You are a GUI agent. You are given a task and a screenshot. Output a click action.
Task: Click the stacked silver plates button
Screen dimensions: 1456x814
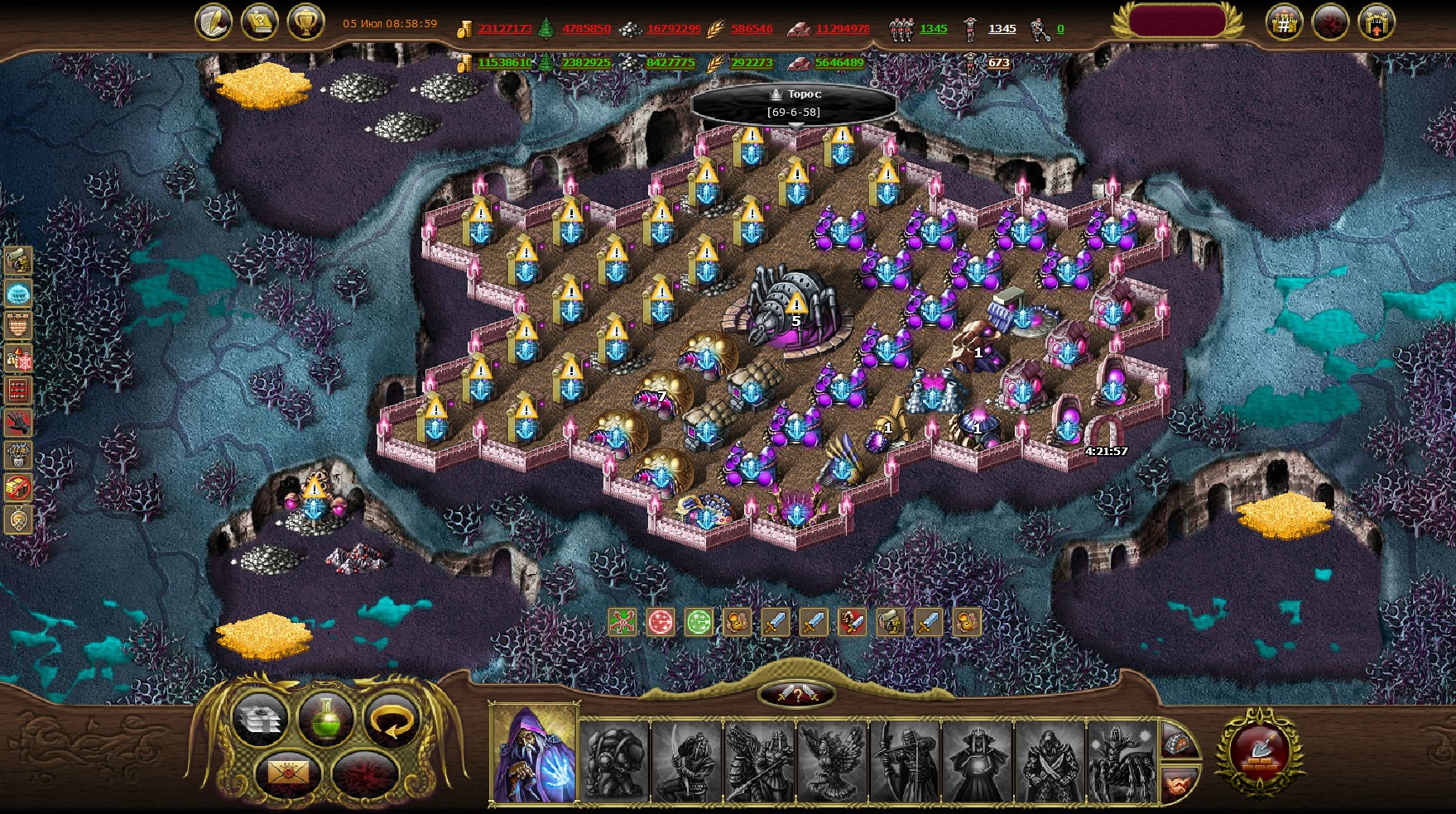coord(260,718)
